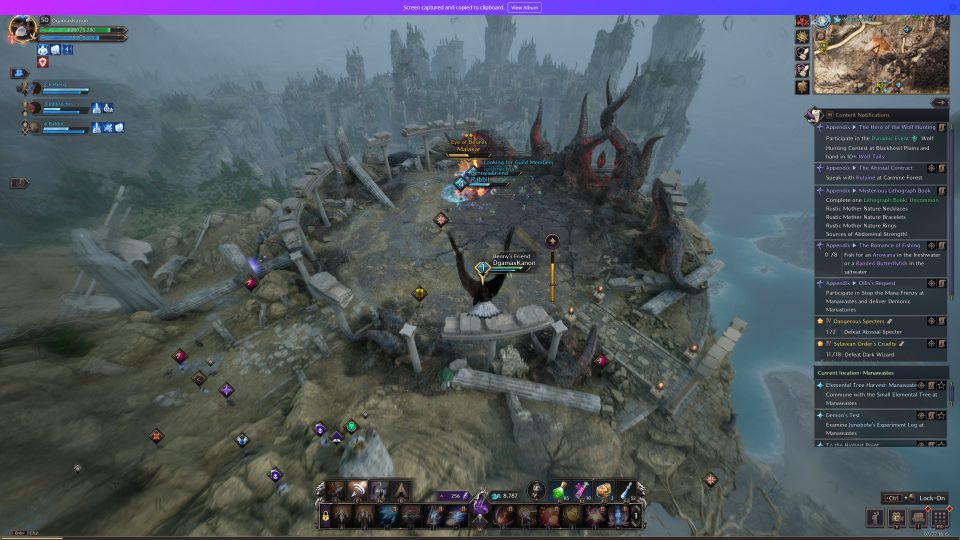960x540 pixels.
Task: Click the Content Notifications header
Action: click(861, 115)
